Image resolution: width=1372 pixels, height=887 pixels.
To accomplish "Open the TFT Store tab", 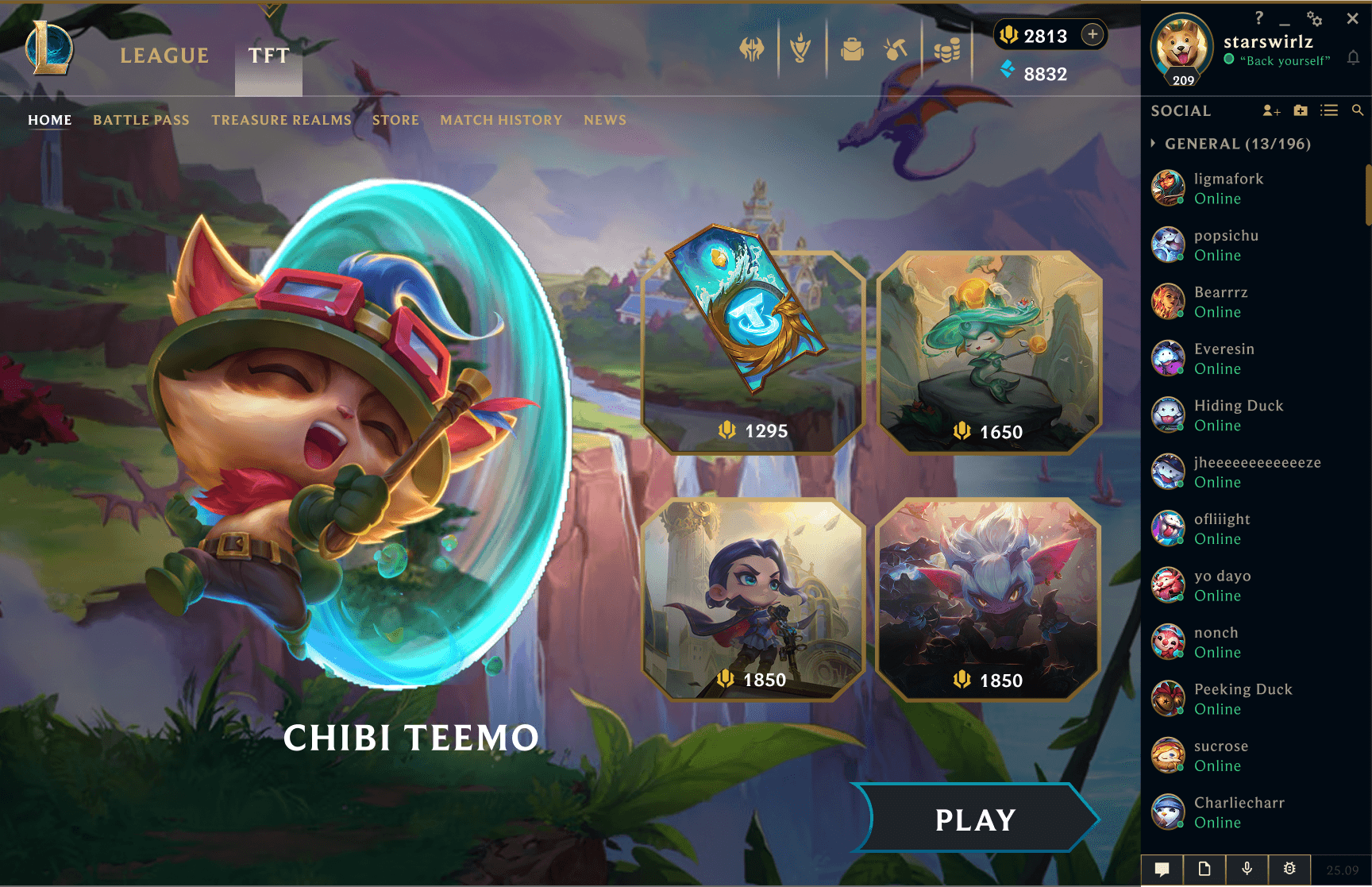I will click(x=395, y=120).
